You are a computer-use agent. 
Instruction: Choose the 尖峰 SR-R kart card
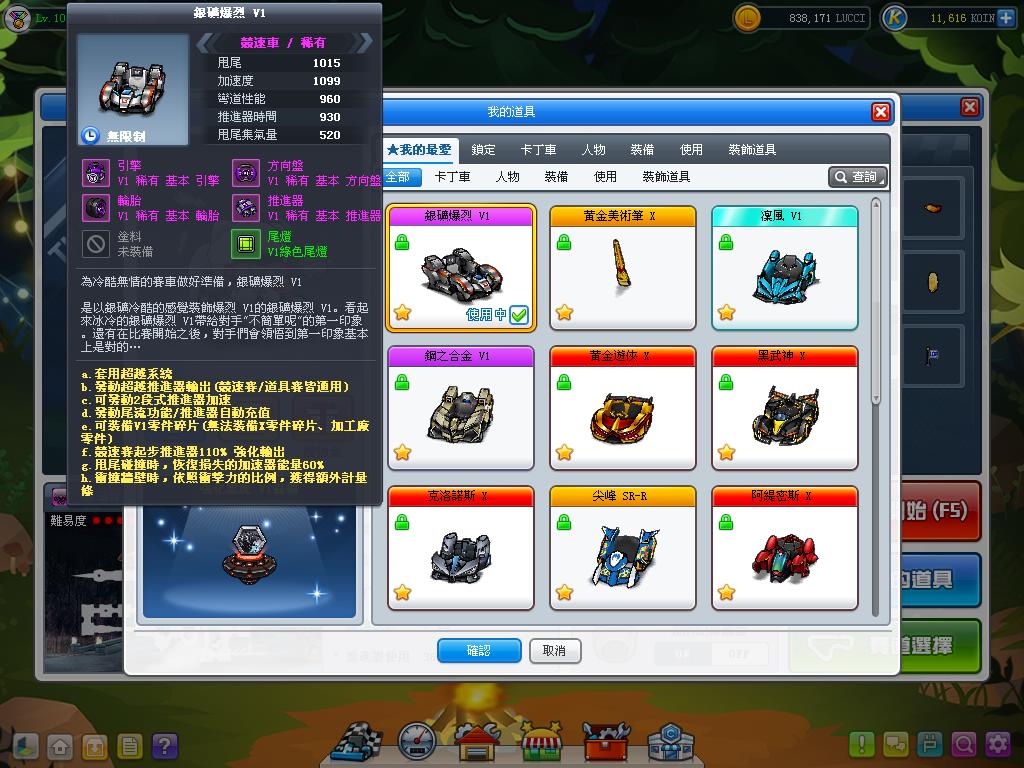tap(623, 547)
